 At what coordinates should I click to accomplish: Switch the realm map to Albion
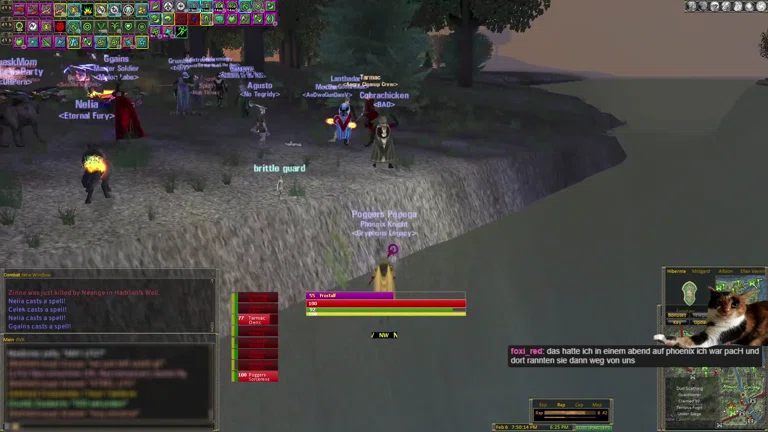point(725,271)
